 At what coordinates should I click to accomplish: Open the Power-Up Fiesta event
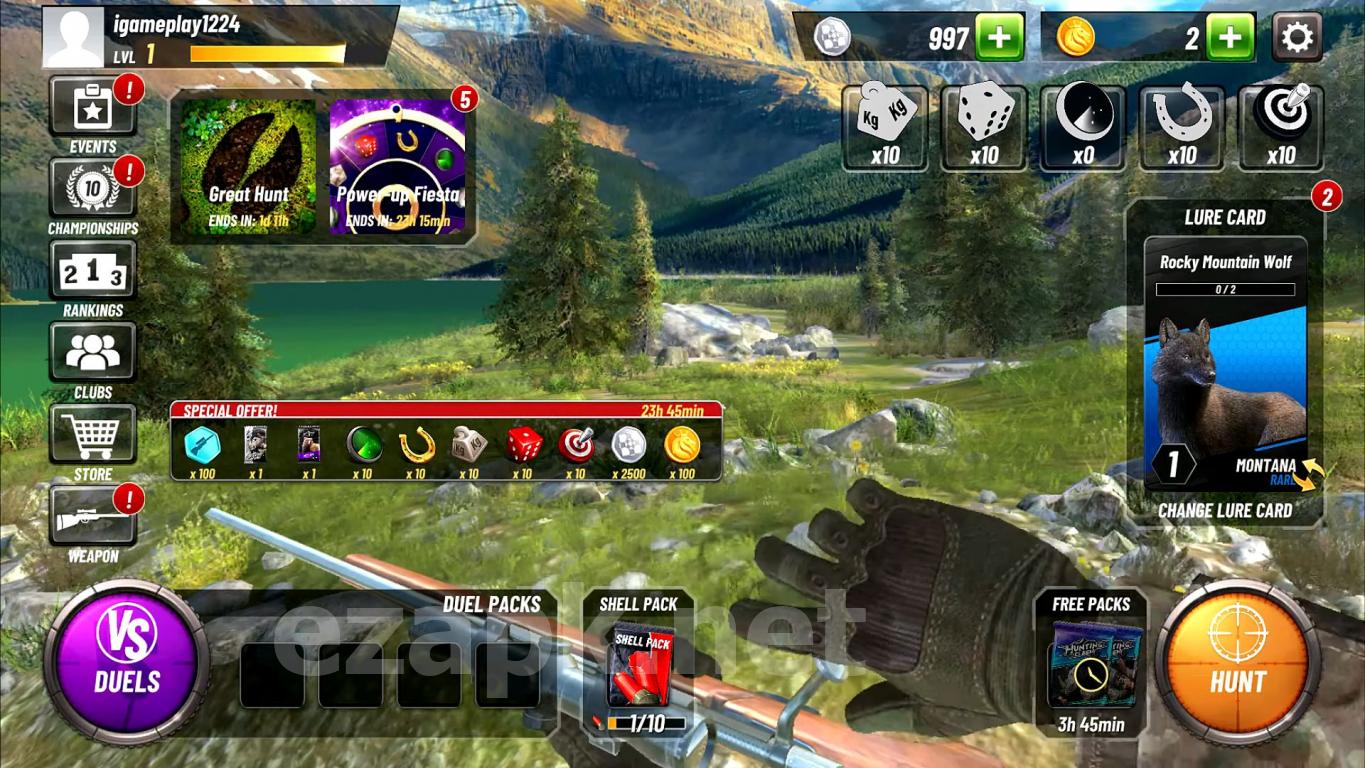coord(398,167)
